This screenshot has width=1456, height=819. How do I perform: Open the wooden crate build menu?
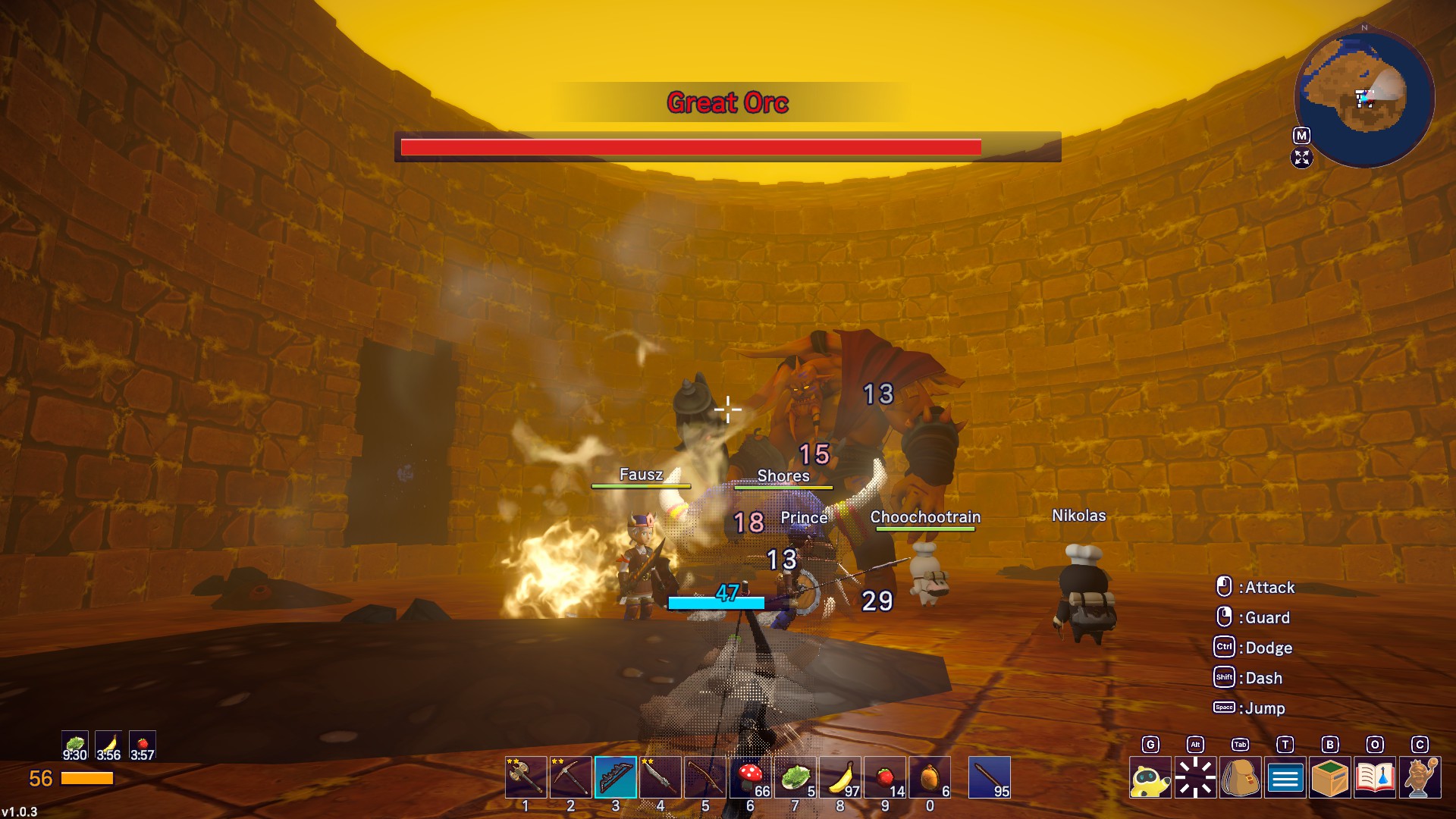point(1330,778)
